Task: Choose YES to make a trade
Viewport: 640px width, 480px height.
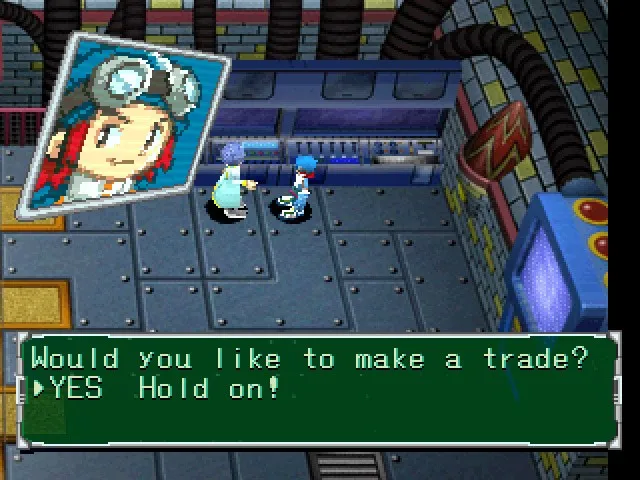Action: click(x=76, y=388)
